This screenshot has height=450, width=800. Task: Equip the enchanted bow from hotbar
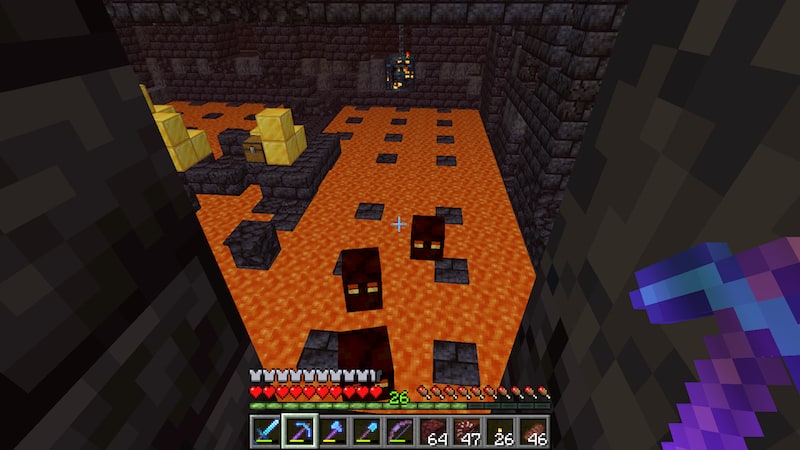[399, 431]
